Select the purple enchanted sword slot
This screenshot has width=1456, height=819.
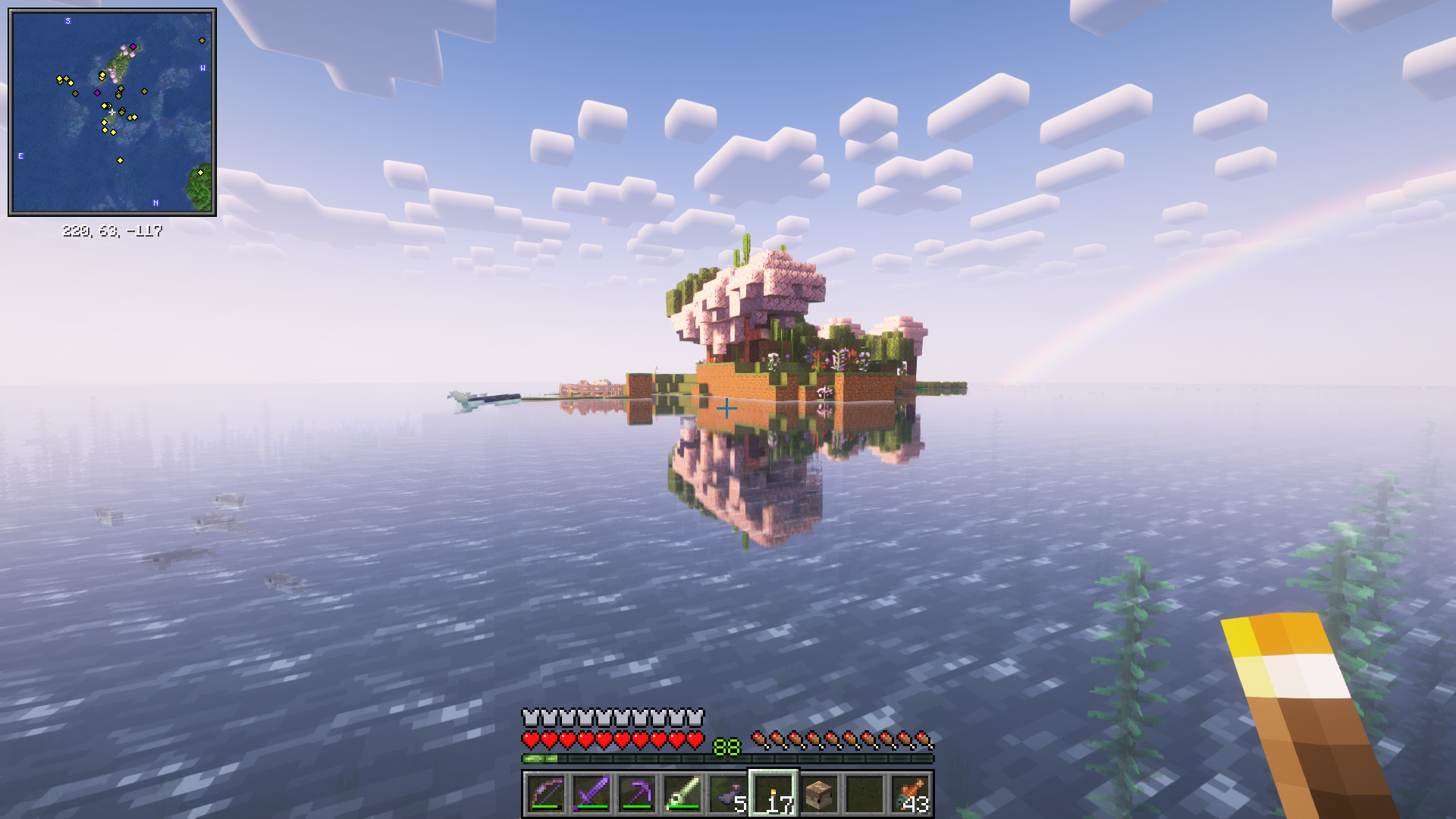tap(591, 794)
